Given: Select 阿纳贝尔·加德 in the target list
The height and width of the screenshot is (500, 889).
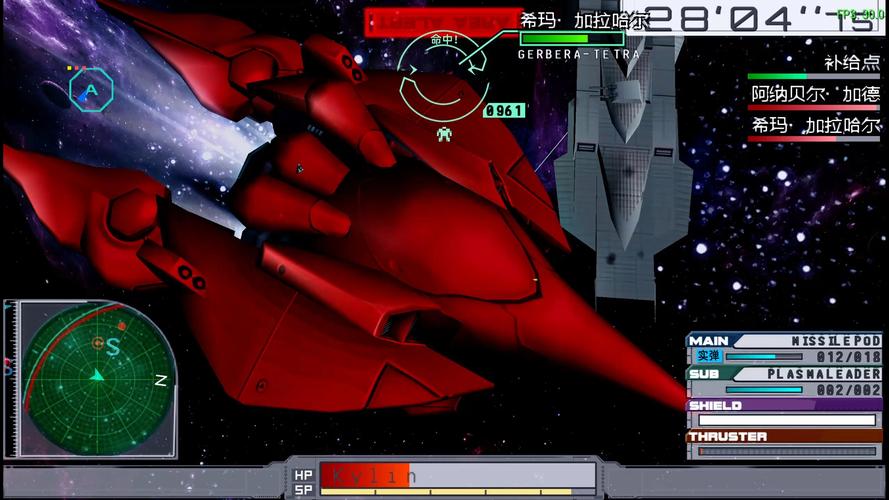Looking at the screenshot, I should point(815,95).
